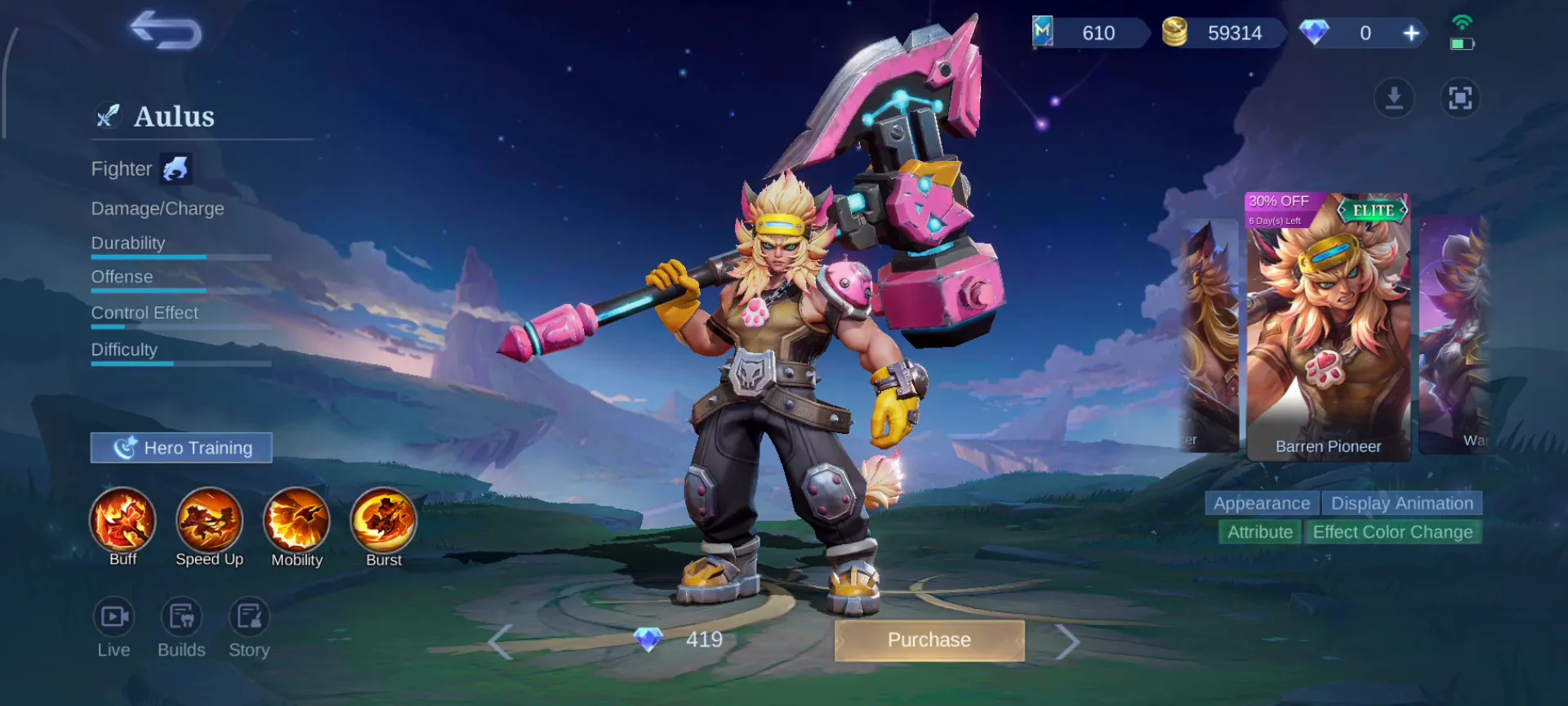Select the Buff skill icon

pyautogui.click(x=122, y=521)
